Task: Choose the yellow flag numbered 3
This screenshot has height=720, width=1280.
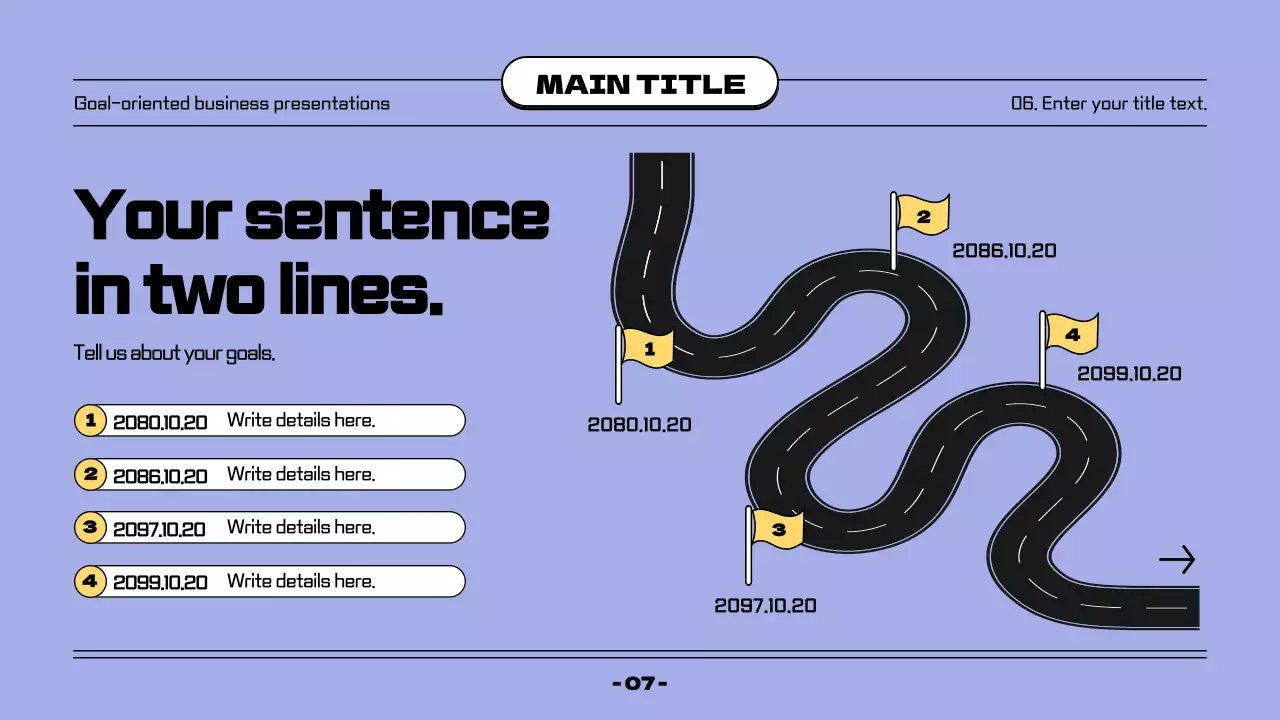Action: pos(777,528)
